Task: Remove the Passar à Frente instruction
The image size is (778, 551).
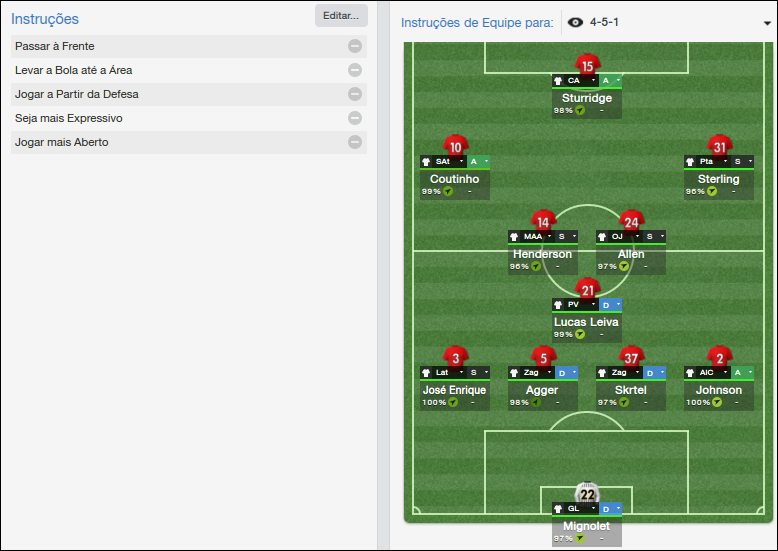Action: point(355,46)
